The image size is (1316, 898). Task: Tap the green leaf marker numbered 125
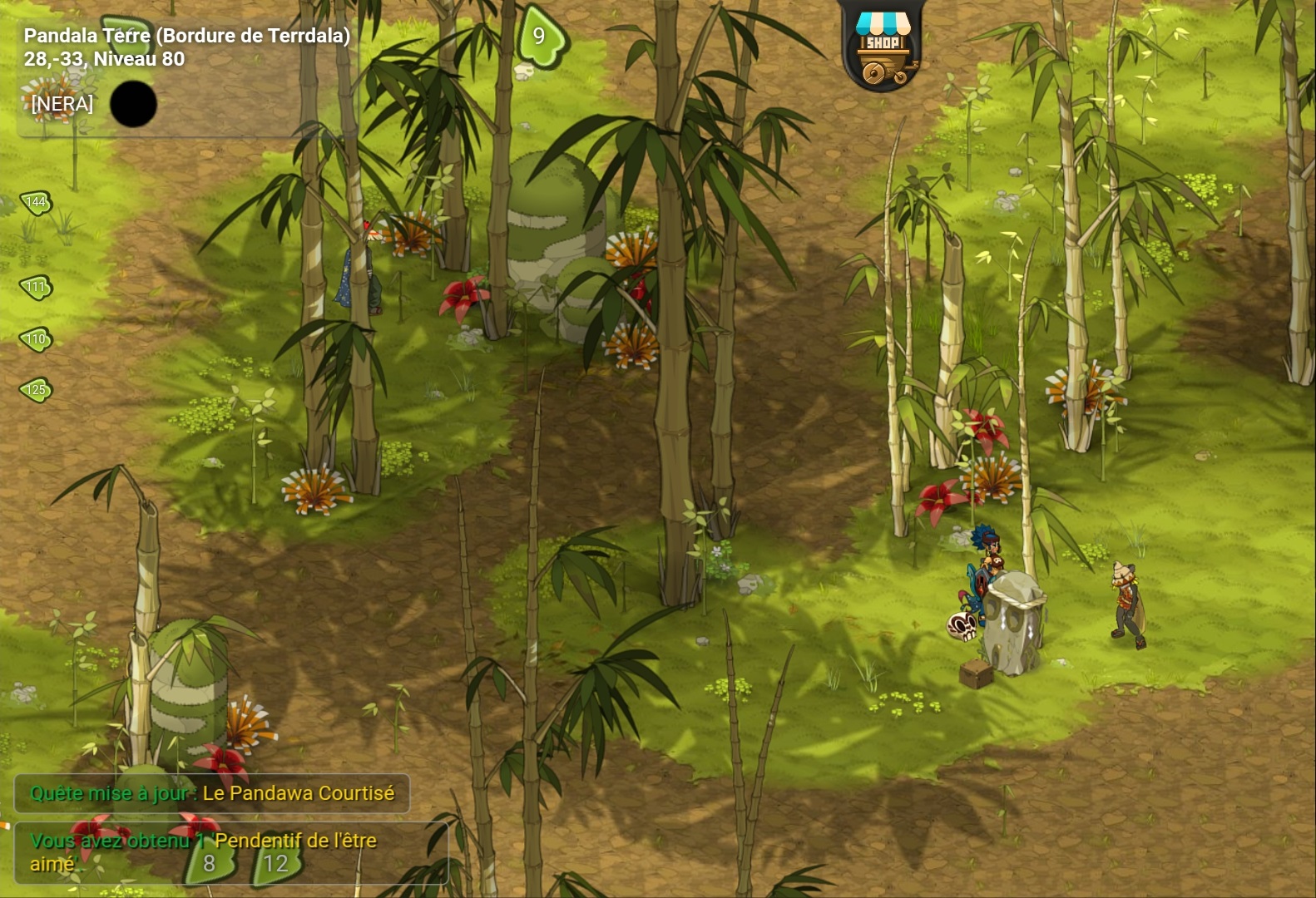pyautogui.click(x=37, y=389)
